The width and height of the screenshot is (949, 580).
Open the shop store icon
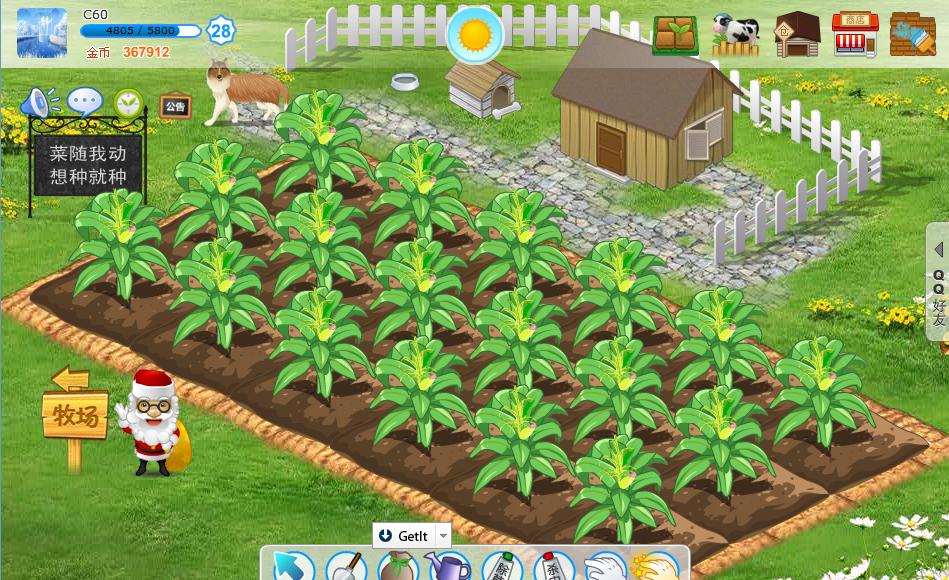pos(854,35)
